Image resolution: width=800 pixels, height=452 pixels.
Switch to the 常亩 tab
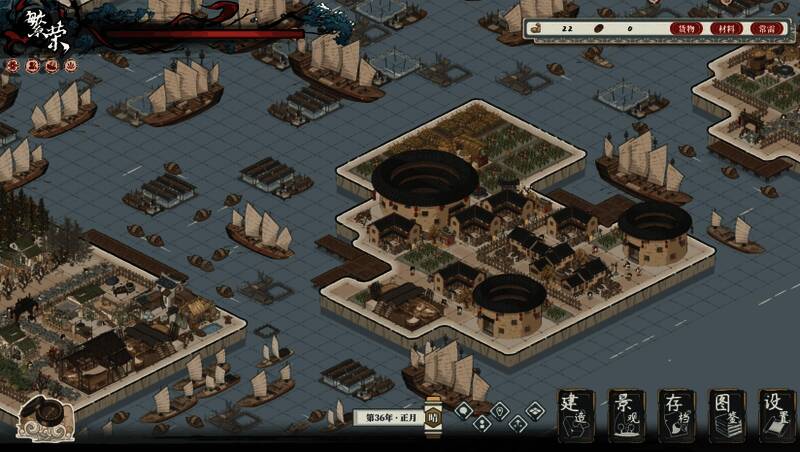pyautogui.click(x=765, y=28)
